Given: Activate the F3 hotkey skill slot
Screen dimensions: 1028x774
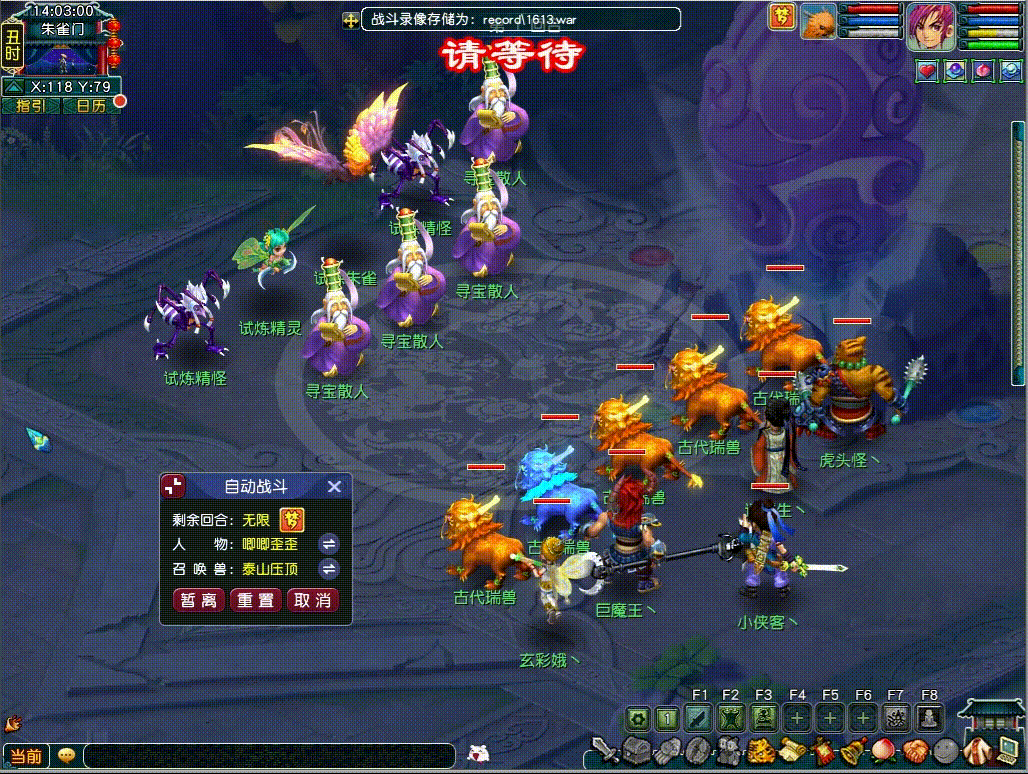Looking at the screenshot, I should point(764,718).
